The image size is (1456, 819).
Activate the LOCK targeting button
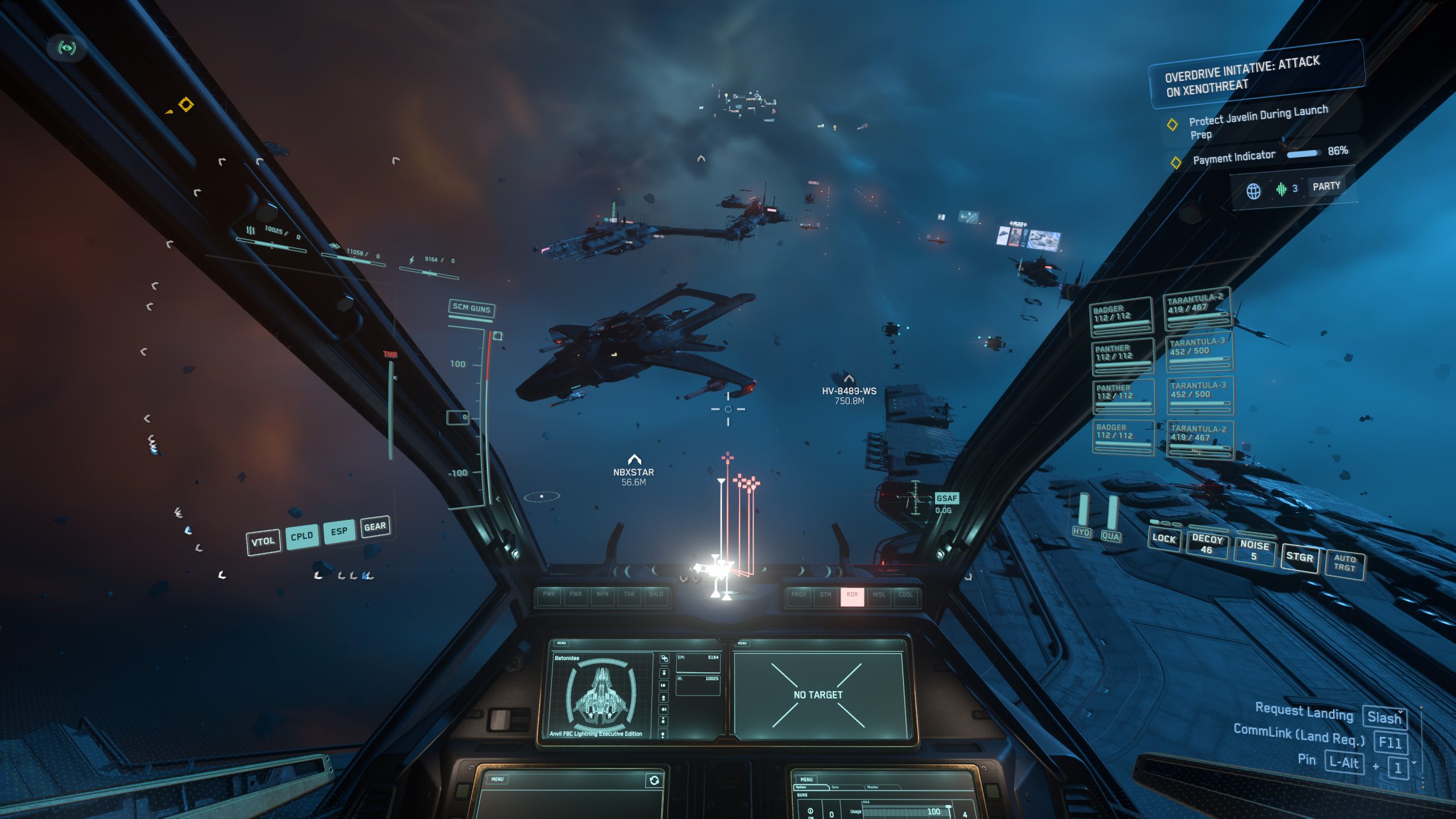pyautogui.click(x=1164, y=539)
